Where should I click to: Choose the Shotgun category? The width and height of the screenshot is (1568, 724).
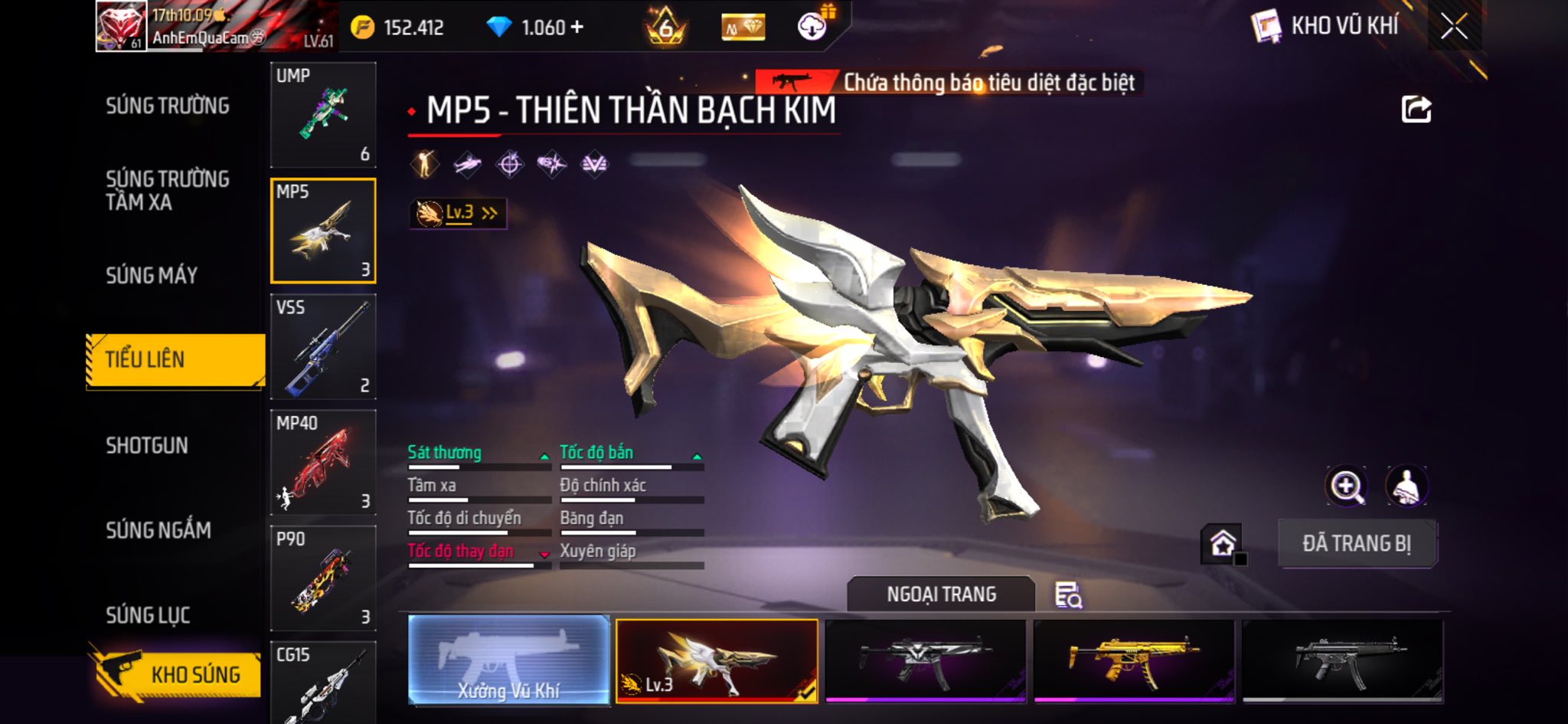pyautogui.click(x=147, y=446)
